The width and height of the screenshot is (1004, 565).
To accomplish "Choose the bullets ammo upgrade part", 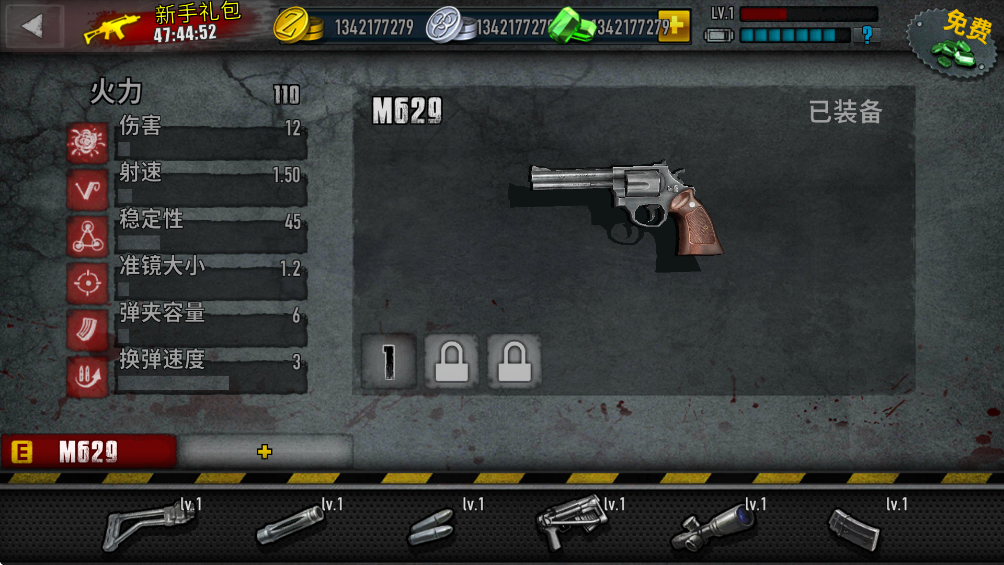I will (x=432, y=527).
